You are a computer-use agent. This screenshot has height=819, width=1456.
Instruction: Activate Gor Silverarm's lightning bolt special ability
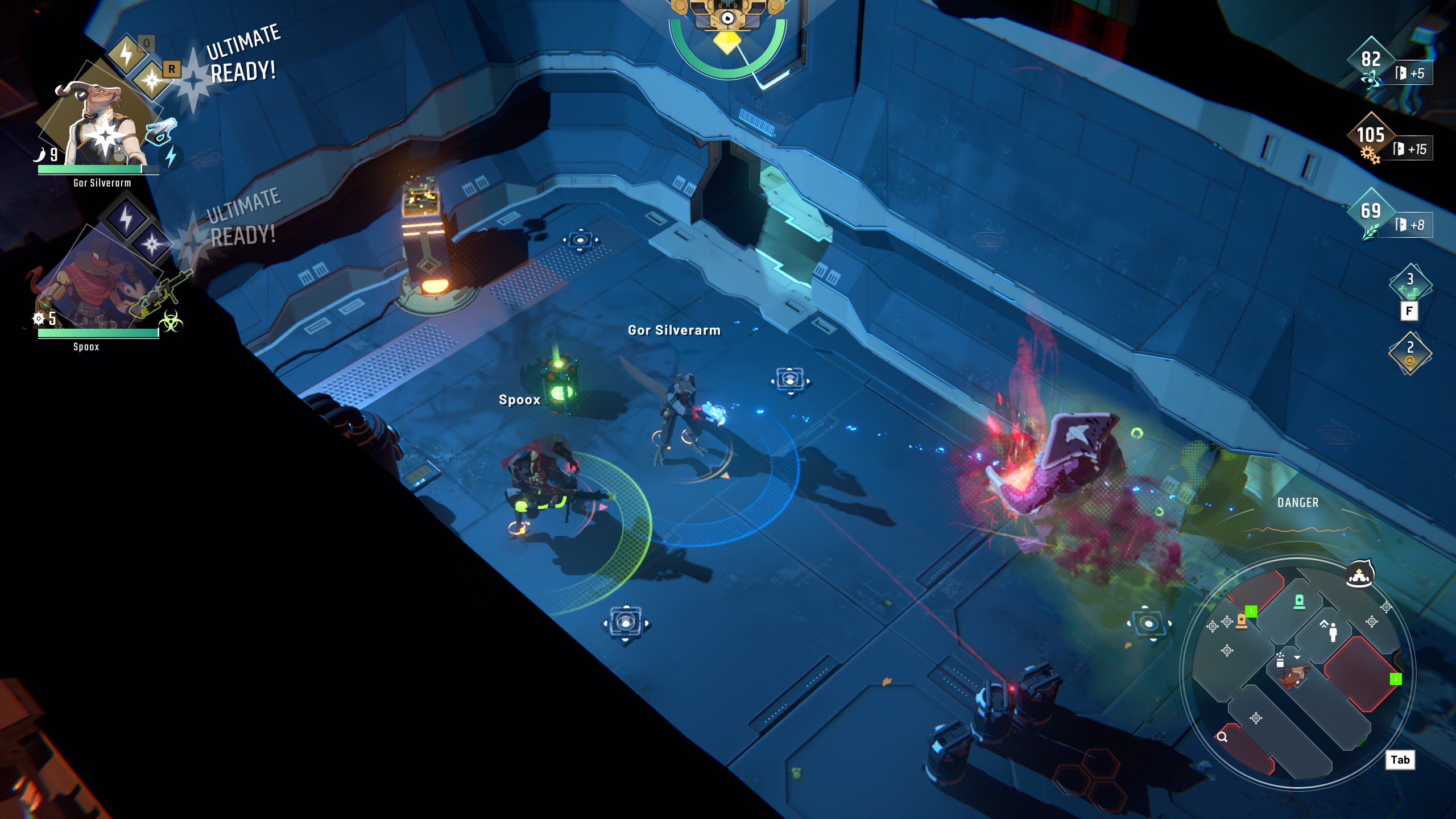click(126, 54)
